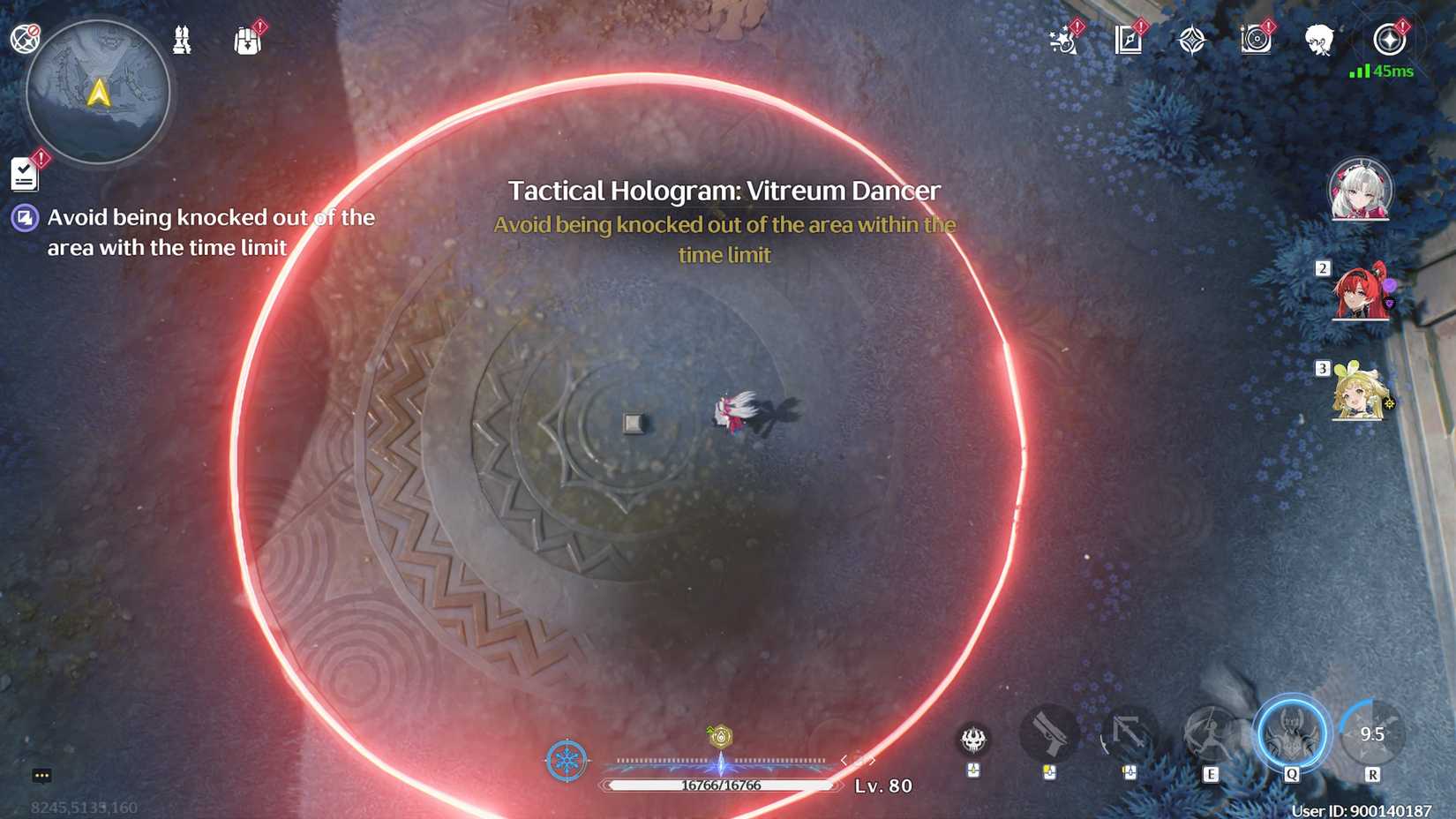The height and width of the screenshot is (819, 1456).
Task: Open the Guidebook pen-nib icon with notification badge
Action: [x=1127, y=40]
